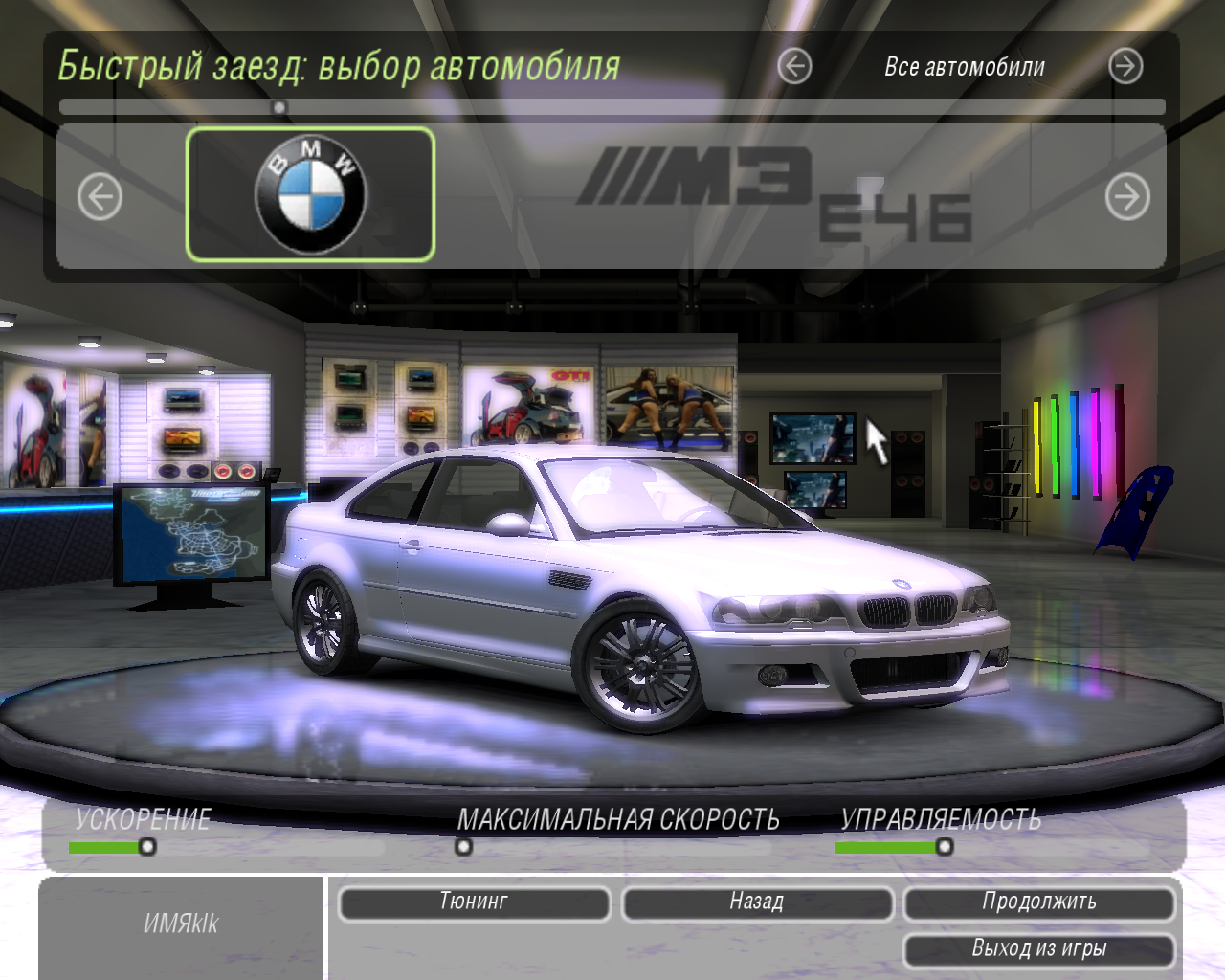The image size is (1225, 980).
Task: Go back with the Назад button
Action: tap(757, 902)
